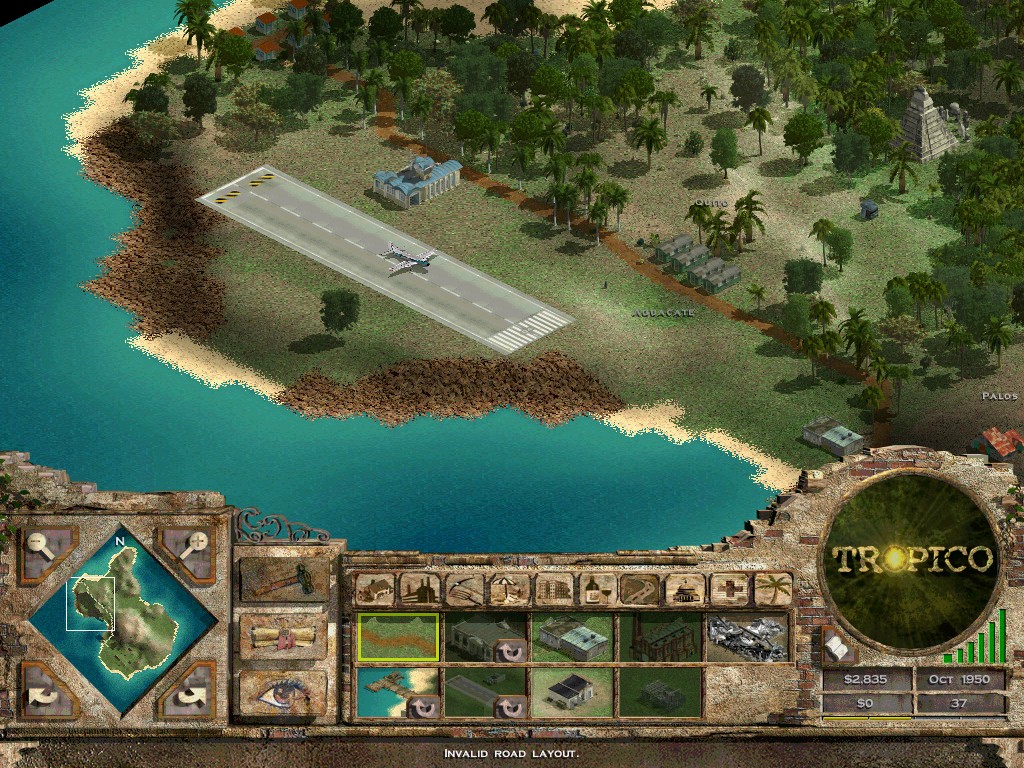Select the factory smokestacks category tab
The width and height of the screenshot is (1024, 768).
(x=419, y=589)
